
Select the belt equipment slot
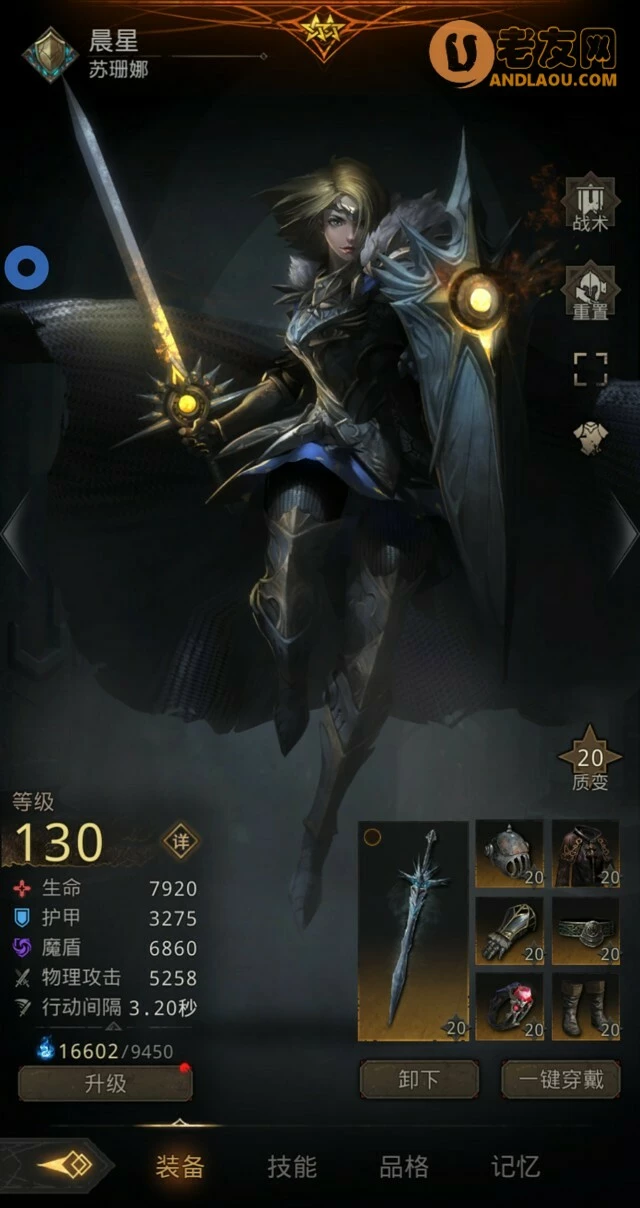pyautogui.click(x=586, y=931)
